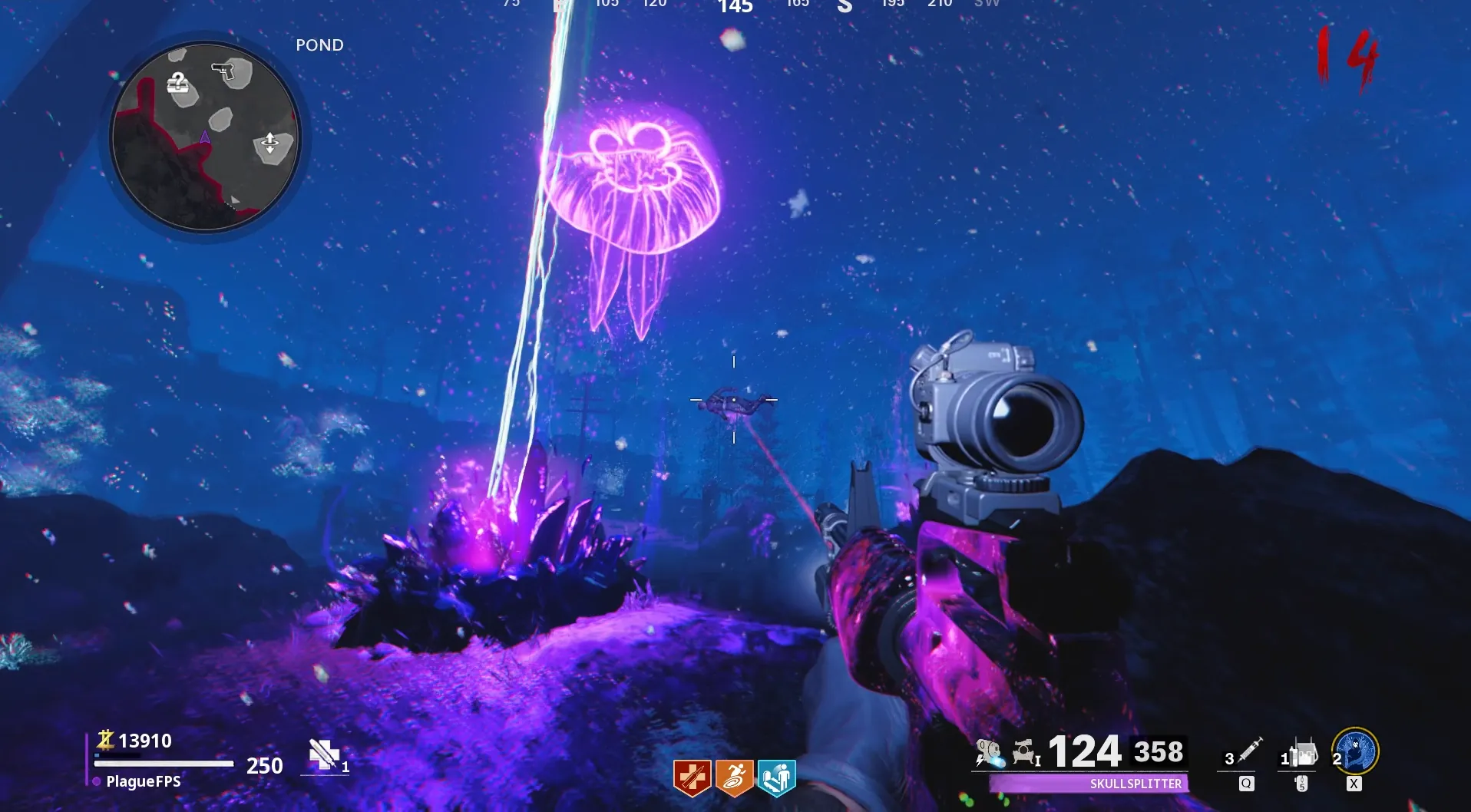Select the jump pad arrows marker on minimap
The height and width of the screenshot is (812, 1471).
pos(269,144)
